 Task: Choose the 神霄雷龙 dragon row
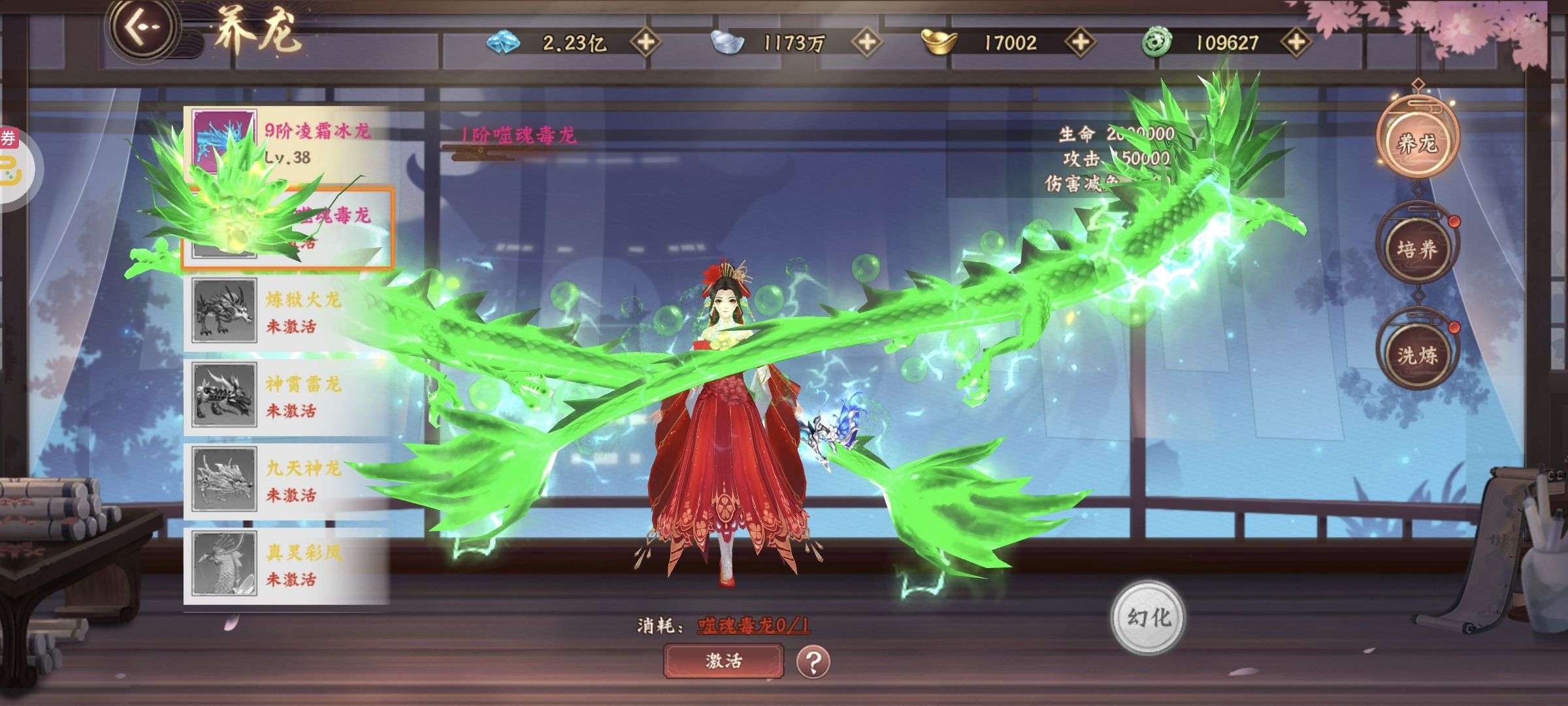click(x=287, y=396)
